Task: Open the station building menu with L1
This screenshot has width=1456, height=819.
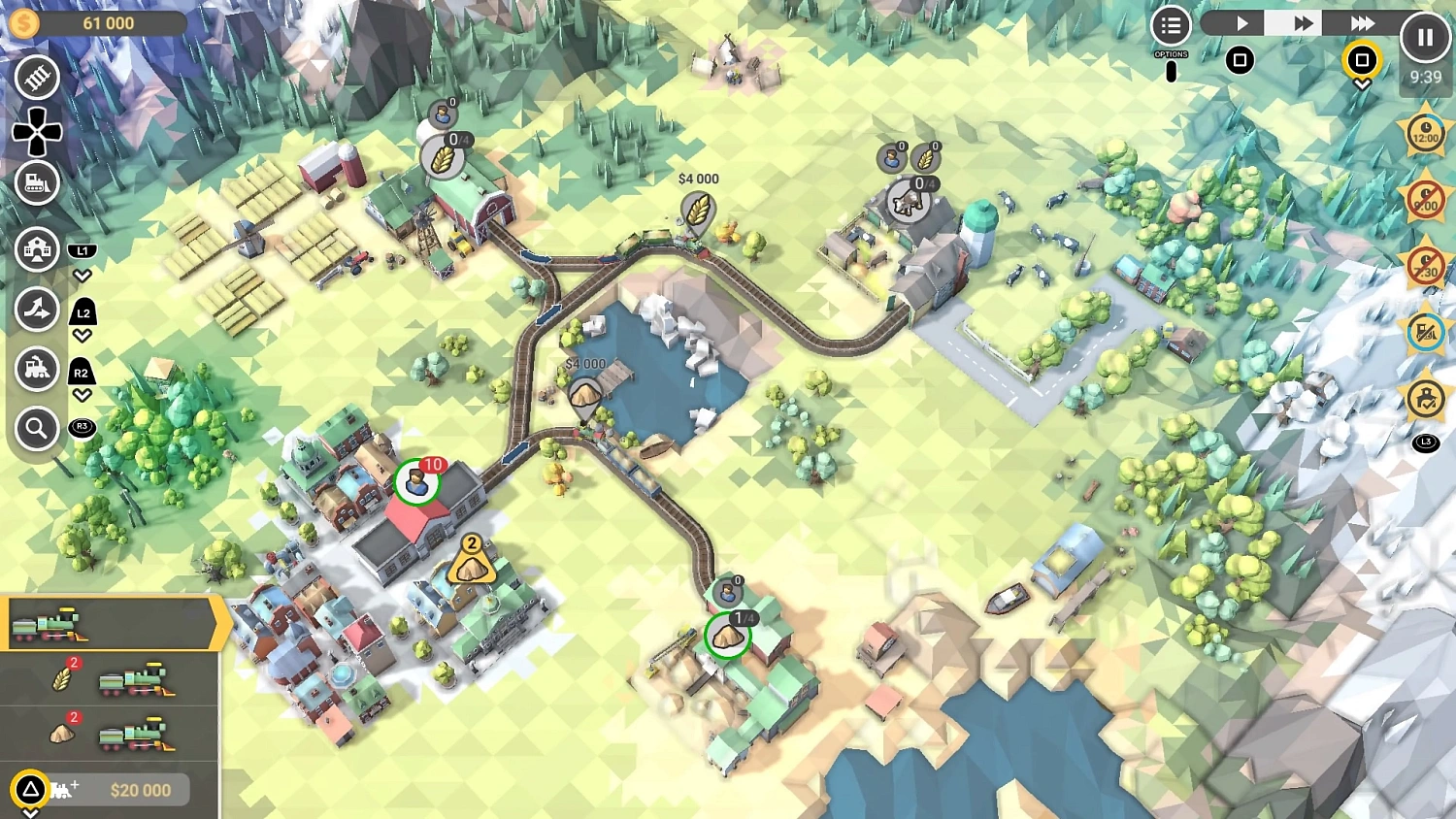Action: pyautogui.click(x=37, y=249)
